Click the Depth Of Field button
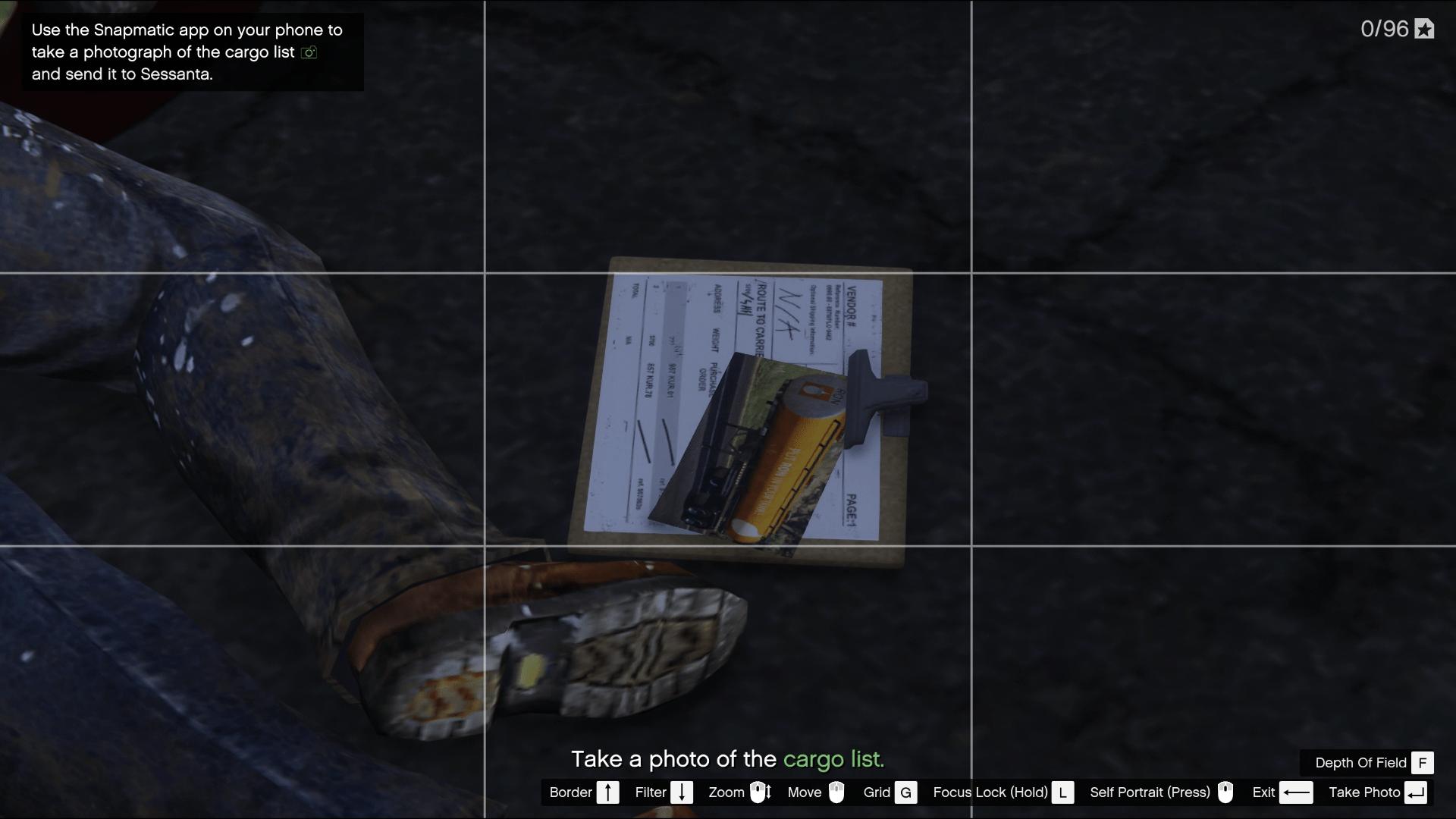The height and width of the screenshot is (819, 1456). click(1361, 764)
